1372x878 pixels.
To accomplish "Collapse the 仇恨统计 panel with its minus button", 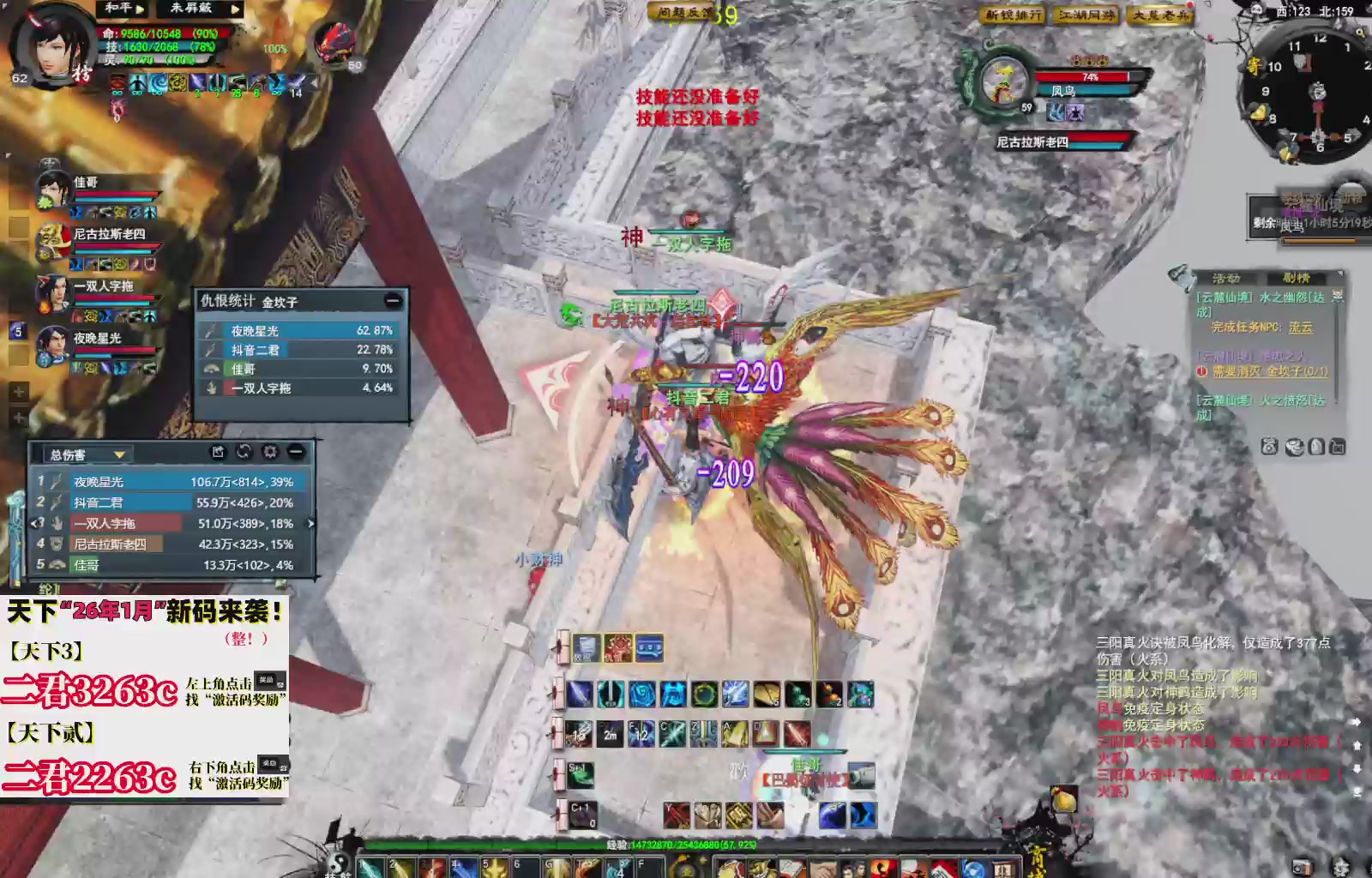I will click(x=393, y=298).
